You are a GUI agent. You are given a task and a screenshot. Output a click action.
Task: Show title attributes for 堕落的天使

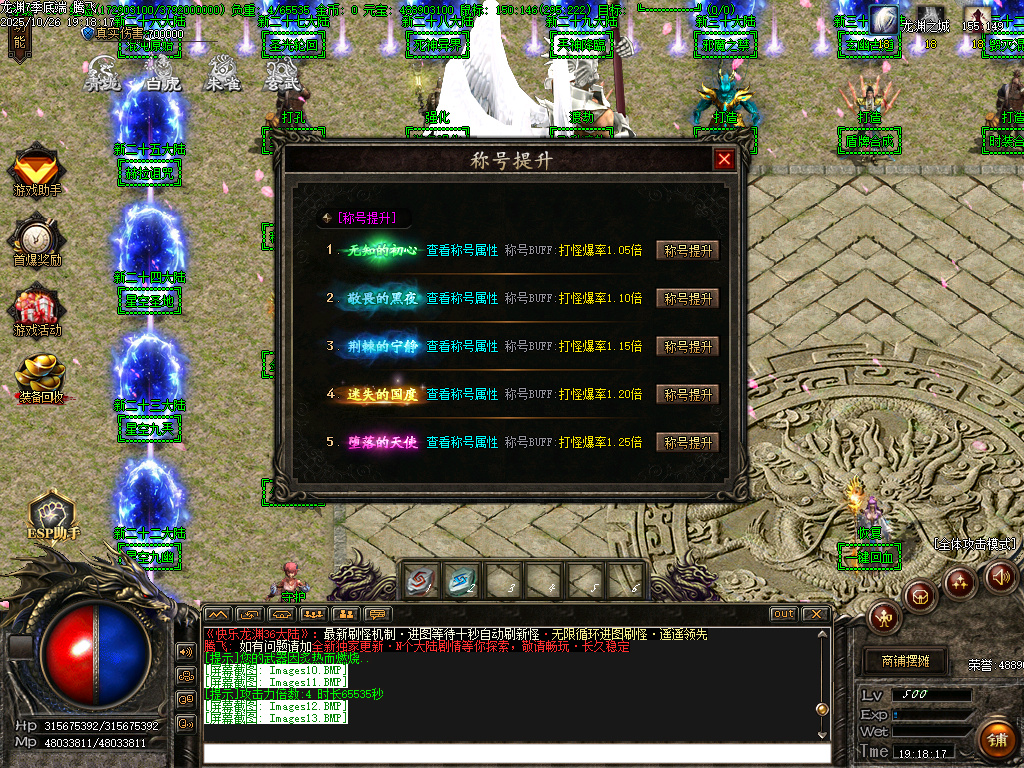coord(462,442)
